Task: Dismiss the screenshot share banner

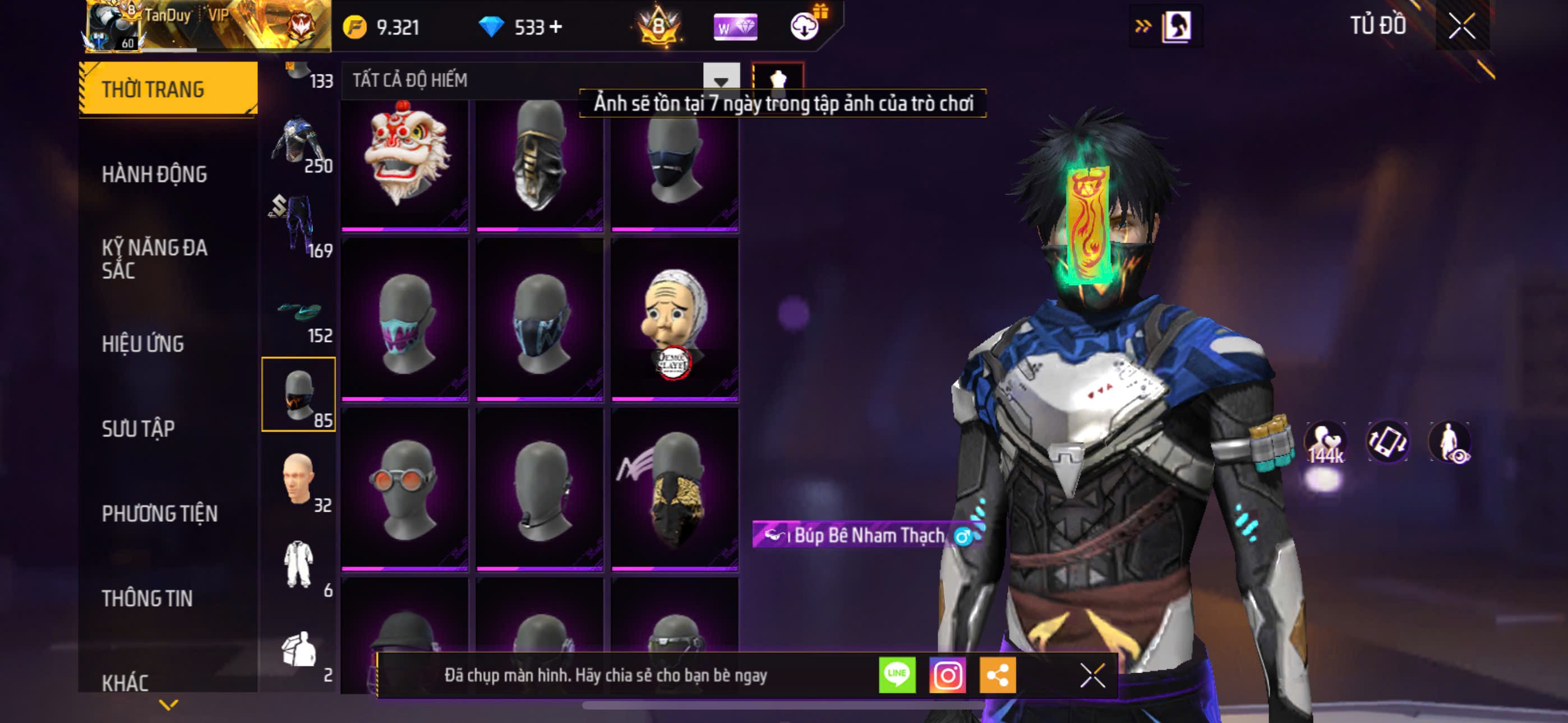Action: pyautogui.click(x=1092, y=675)
